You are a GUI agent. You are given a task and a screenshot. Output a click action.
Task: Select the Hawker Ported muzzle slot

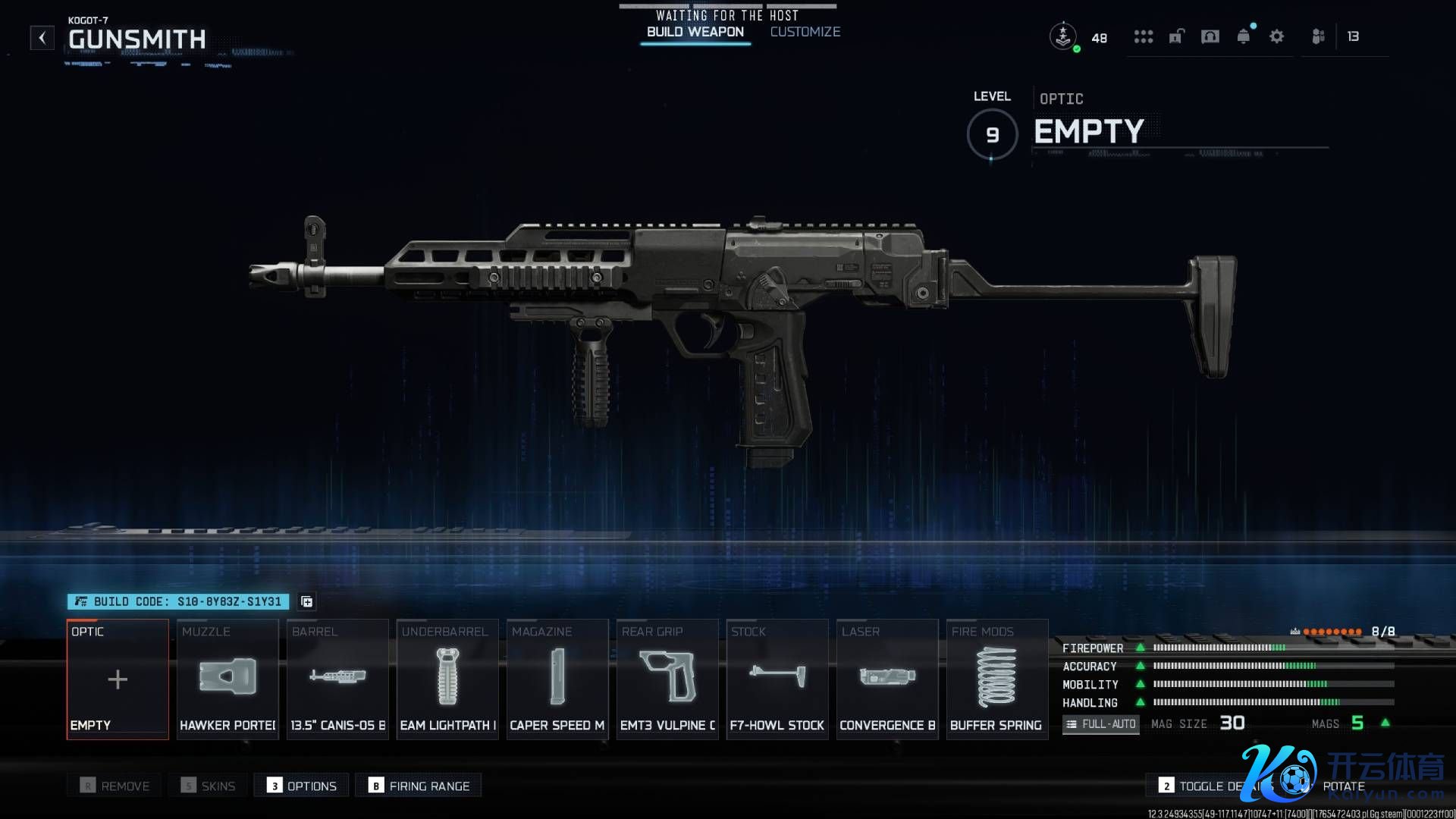(x=227, y=679)
